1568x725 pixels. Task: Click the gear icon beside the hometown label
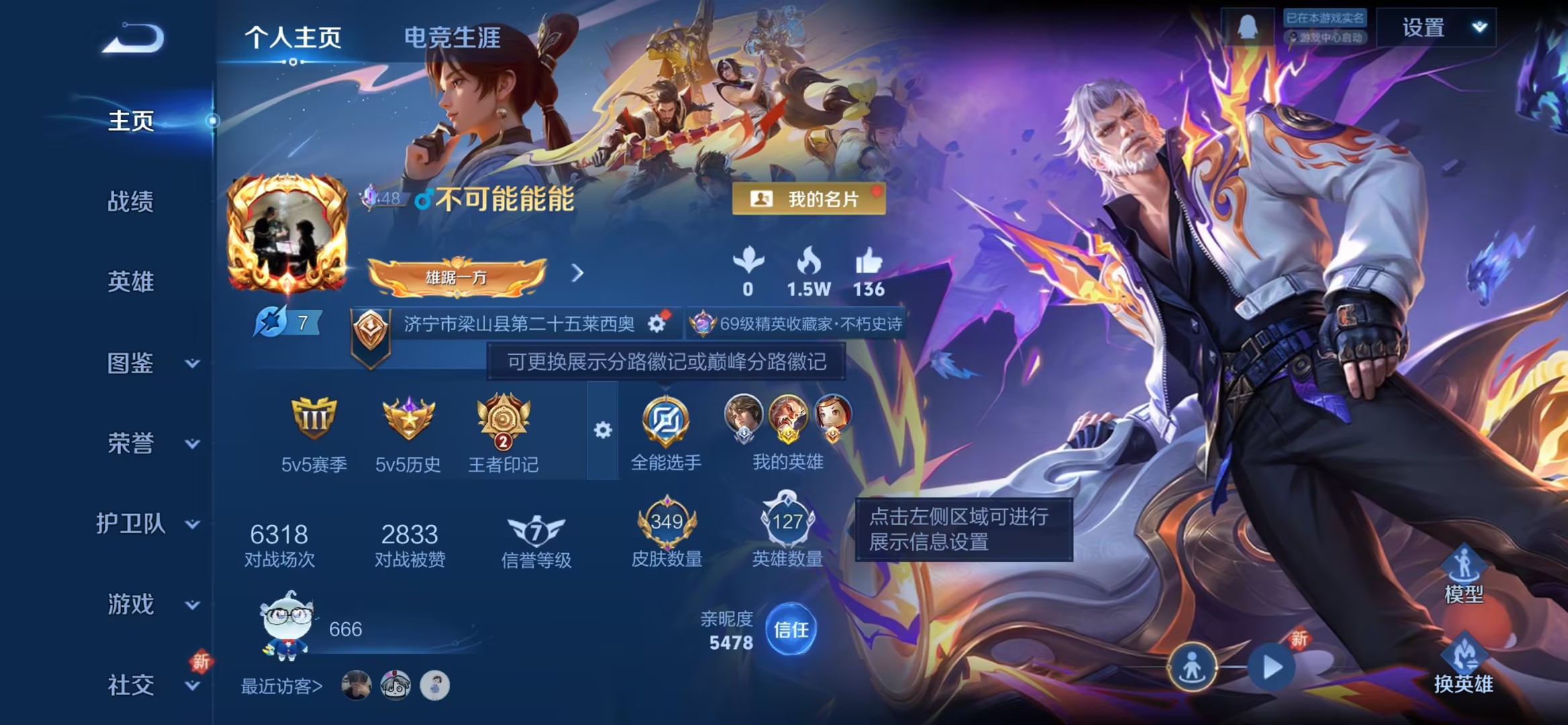tap(656, 322)
